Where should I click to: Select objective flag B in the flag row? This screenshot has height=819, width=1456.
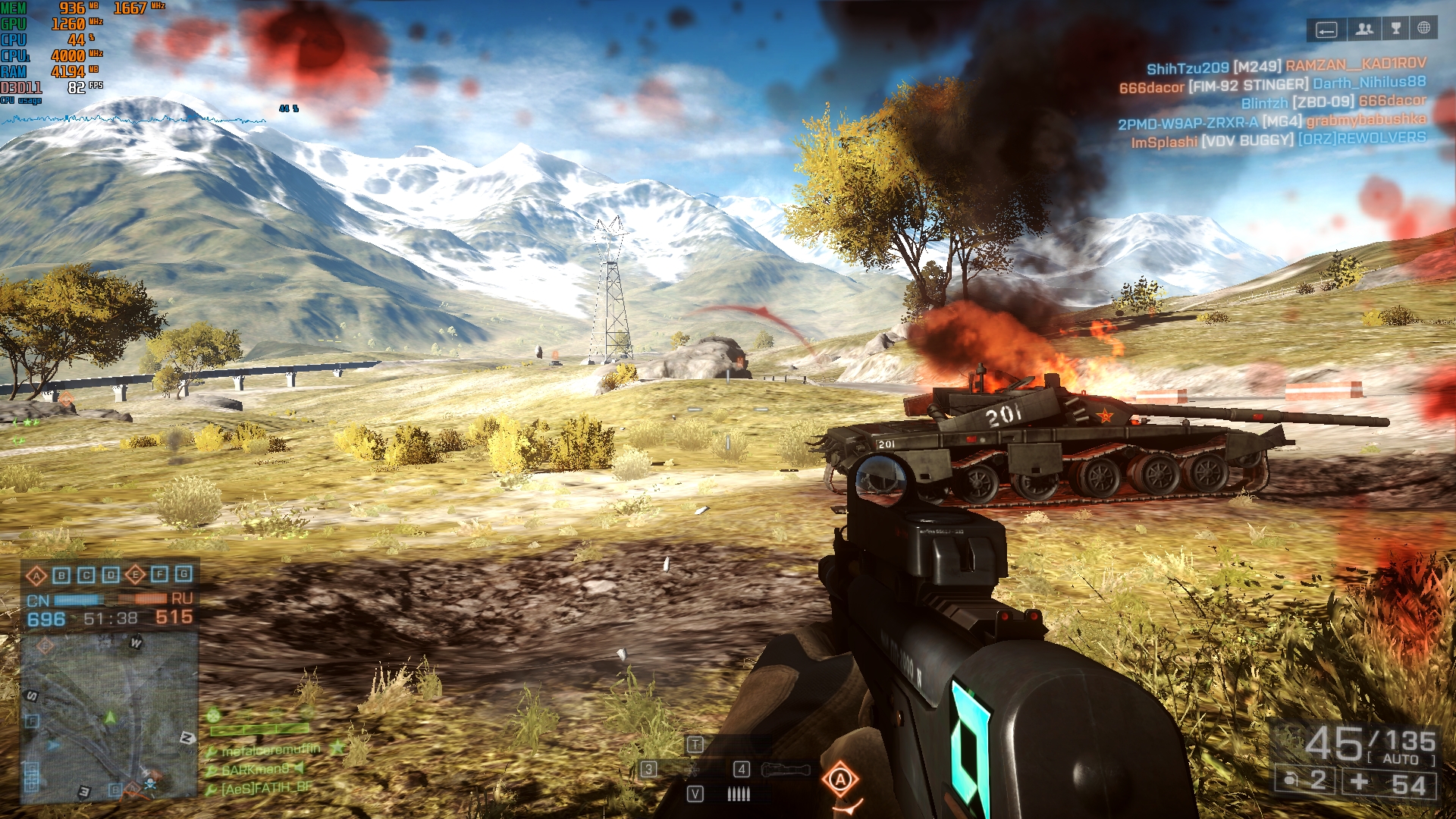click(x=61, y=576)
